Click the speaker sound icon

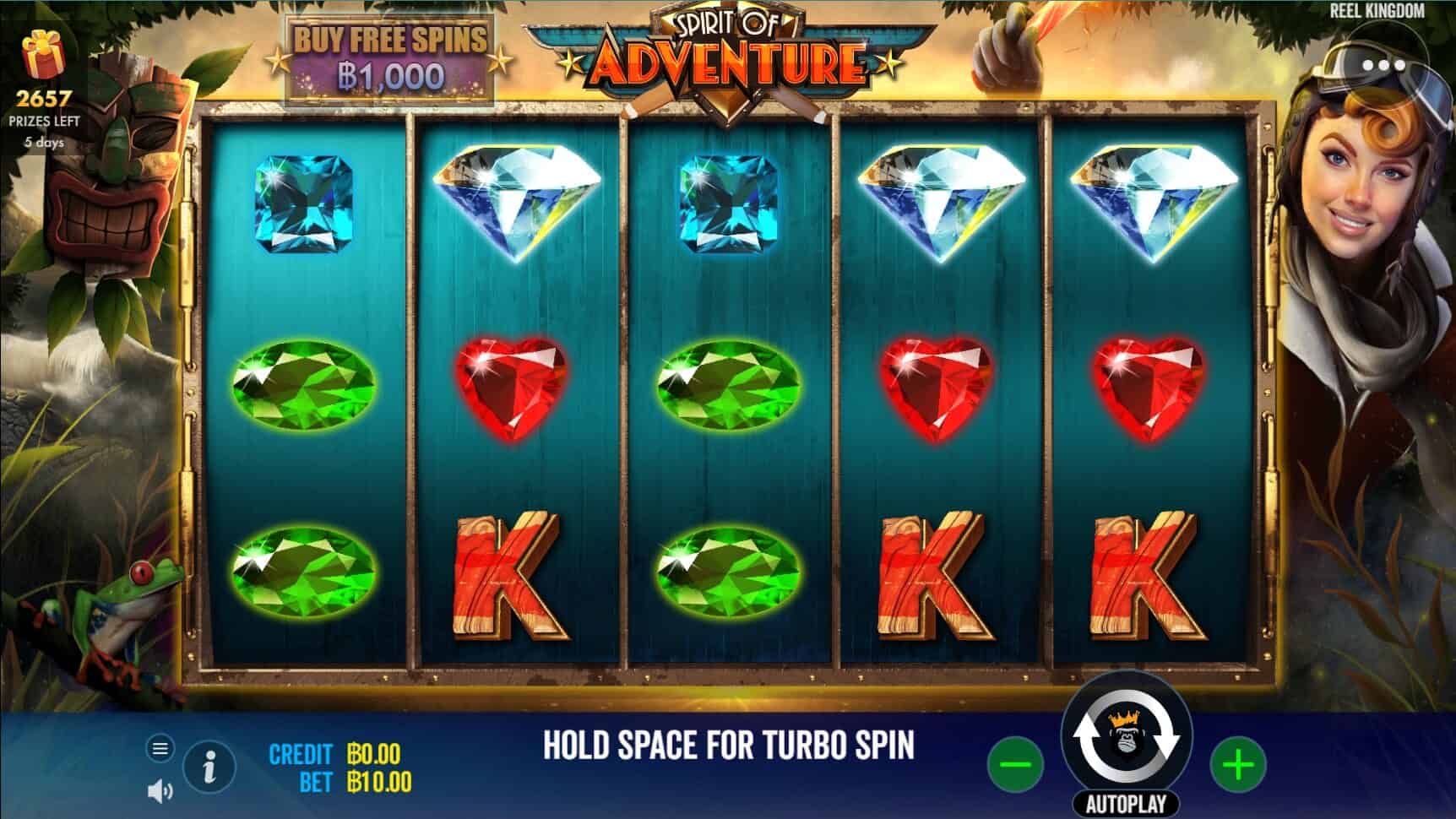point(157,789)
